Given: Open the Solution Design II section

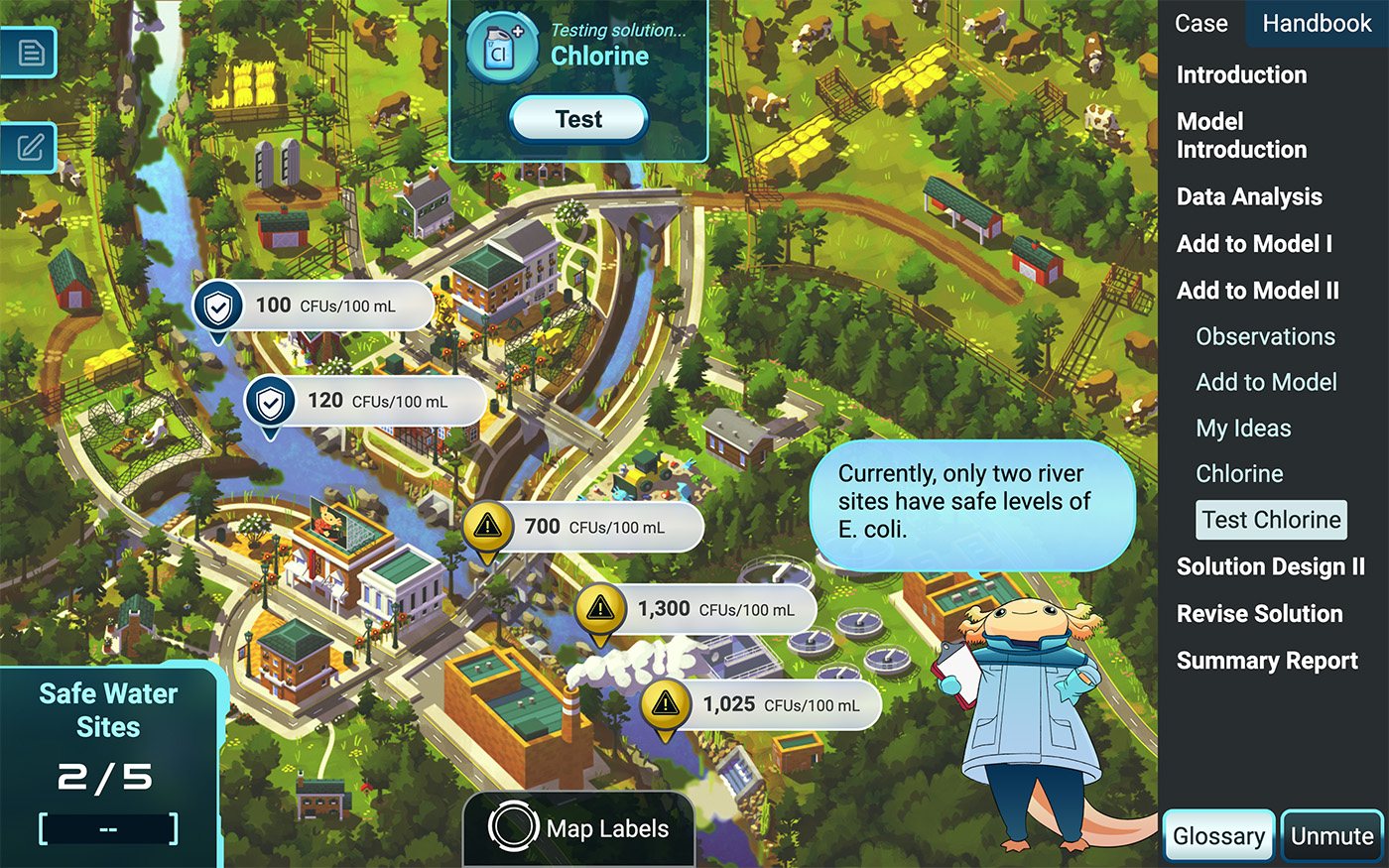Looking at the screenshot, I should coord(1270,567).
